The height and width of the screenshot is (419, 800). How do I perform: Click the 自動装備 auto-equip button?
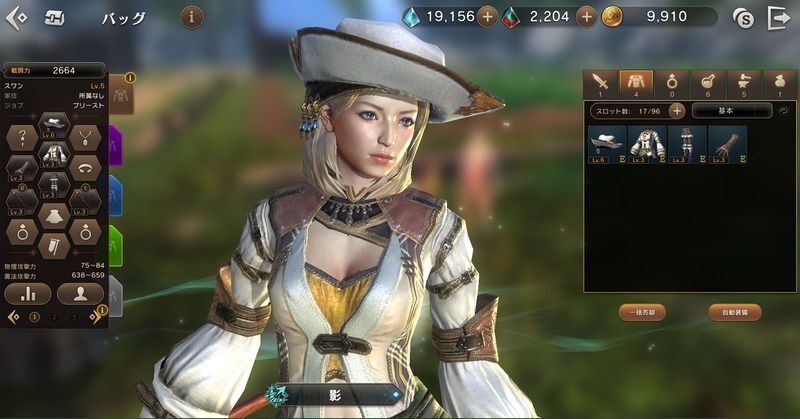coord(736,313)
